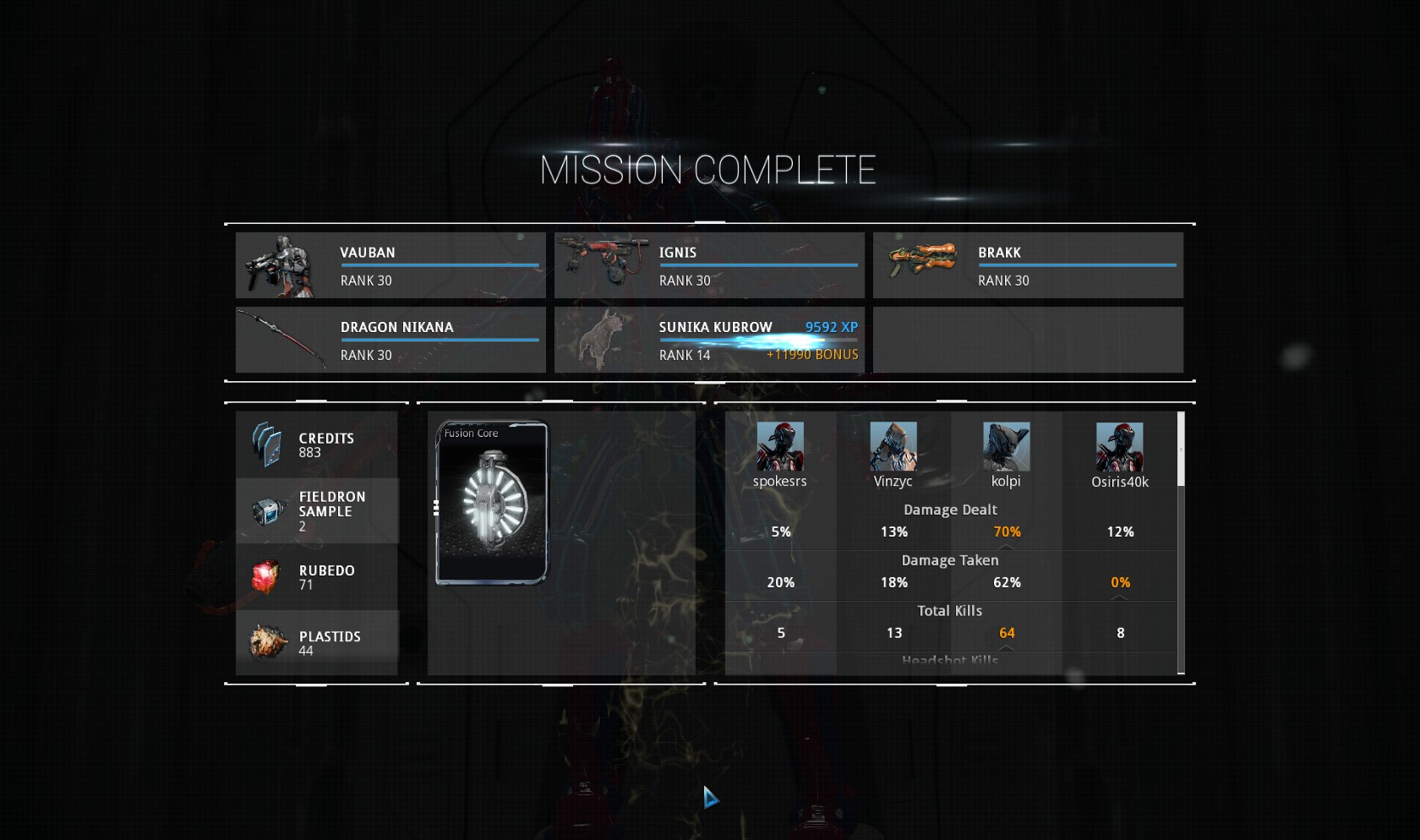The height and width of the screenshot is (840, 1420).
Task: Select player spokesrs avatar
Action: click(x=780, y=446)
